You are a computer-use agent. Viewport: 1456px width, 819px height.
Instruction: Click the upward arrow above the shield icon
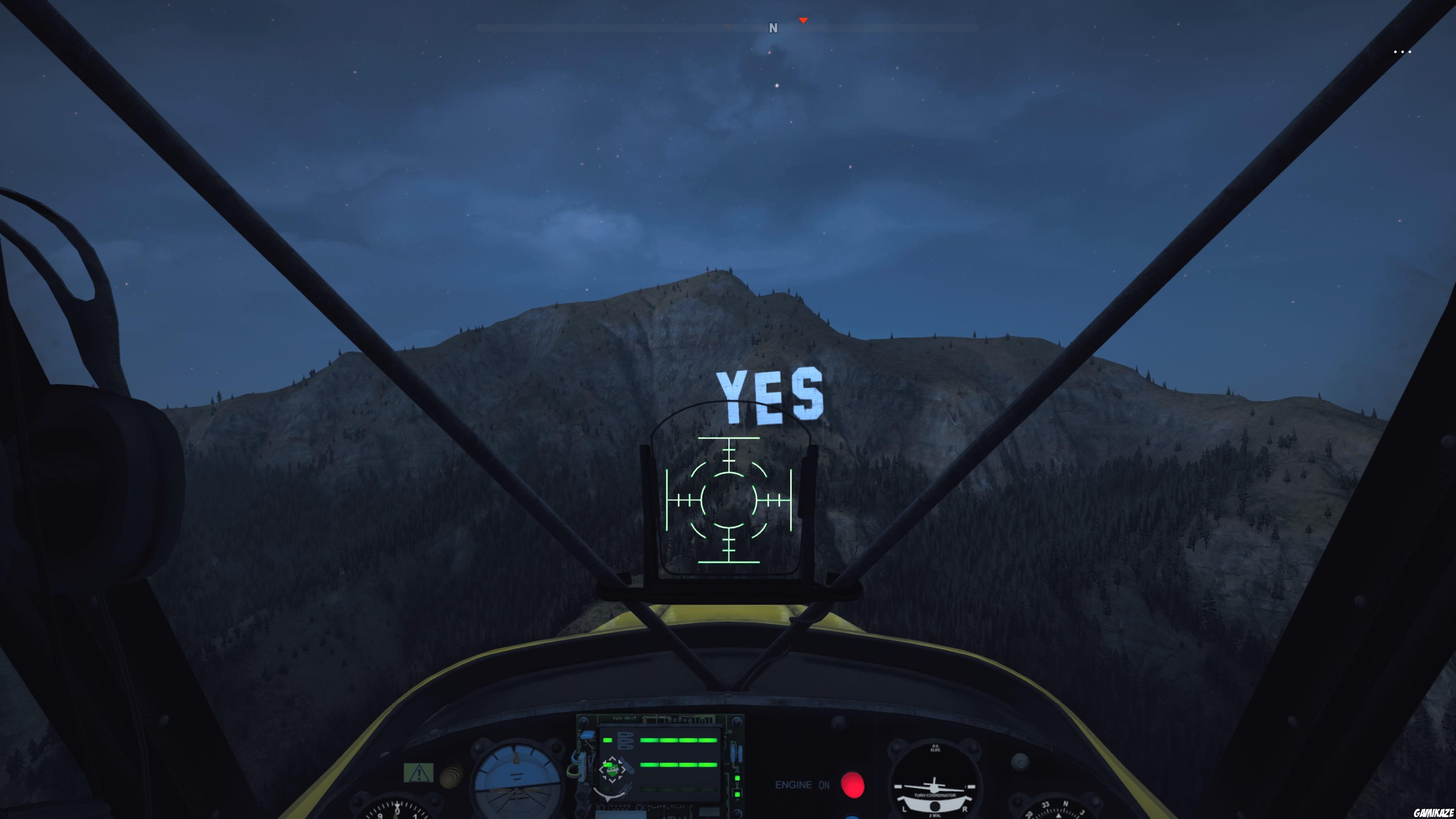point(613,758)
